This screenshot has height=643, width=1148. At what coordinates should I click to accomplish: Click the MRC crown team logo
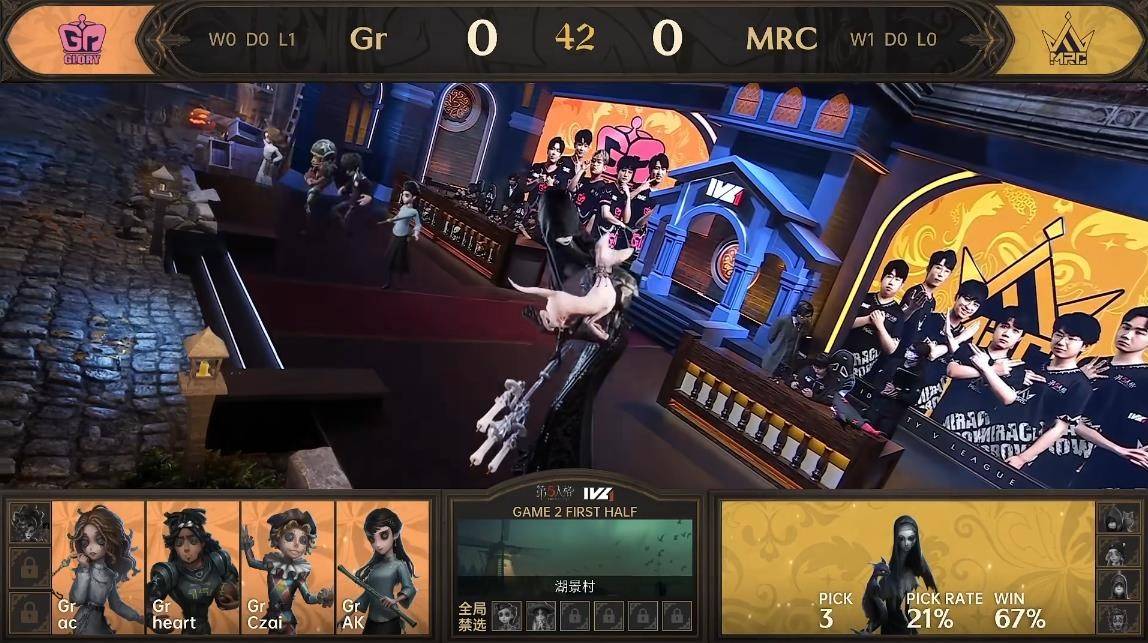point(1068,41)
